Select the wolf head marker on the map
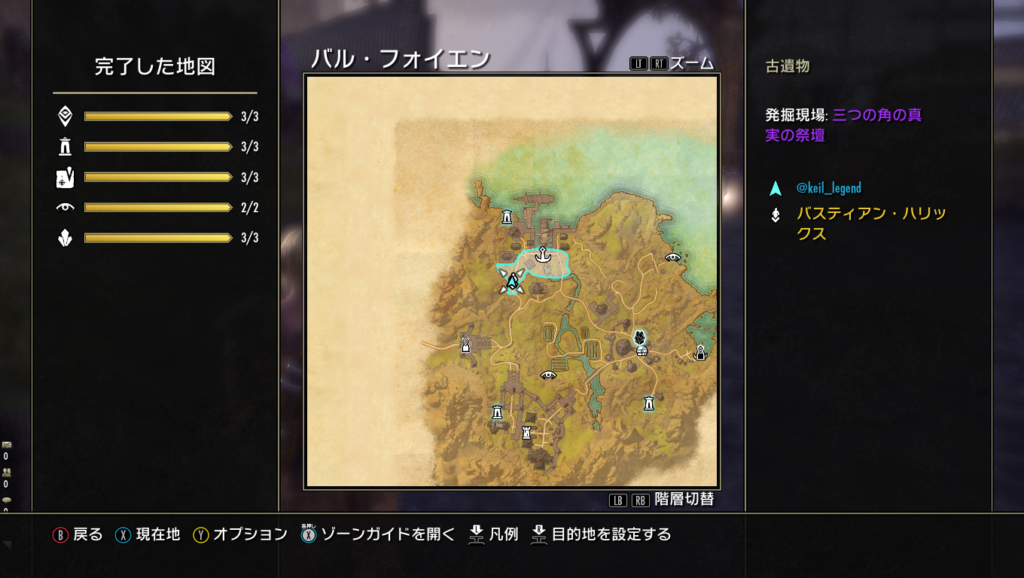 click(x=639, y=339)
